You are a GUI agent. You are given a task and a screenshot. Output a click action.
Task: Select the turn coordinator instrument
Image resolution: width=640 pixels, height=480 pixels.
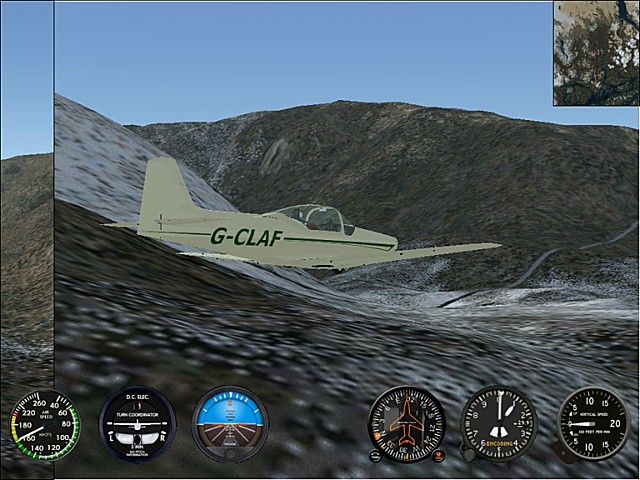click(x=137, y=424)
